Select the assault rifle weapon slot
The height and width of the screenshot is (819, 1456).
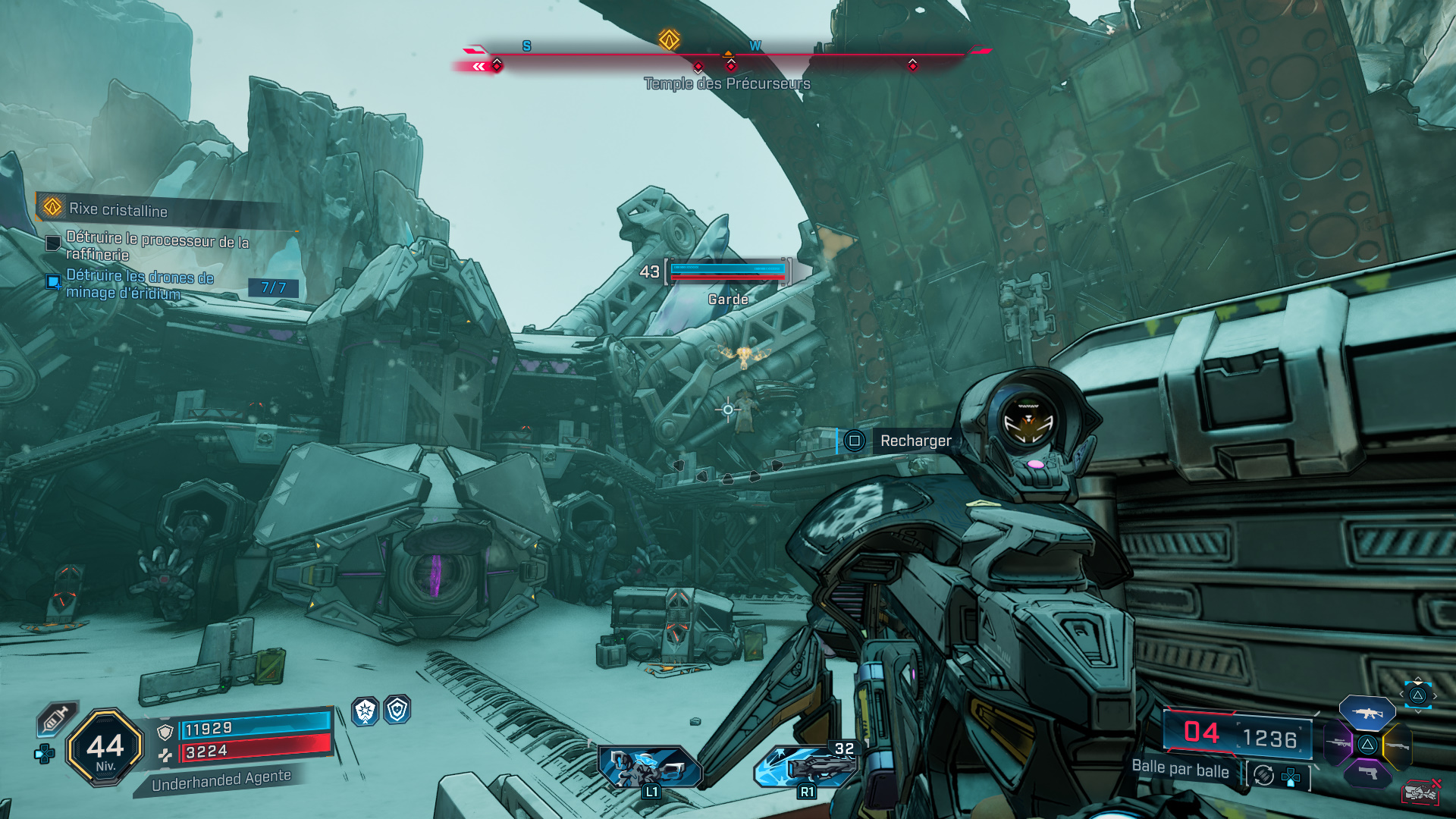click(x=1367, y=714)
